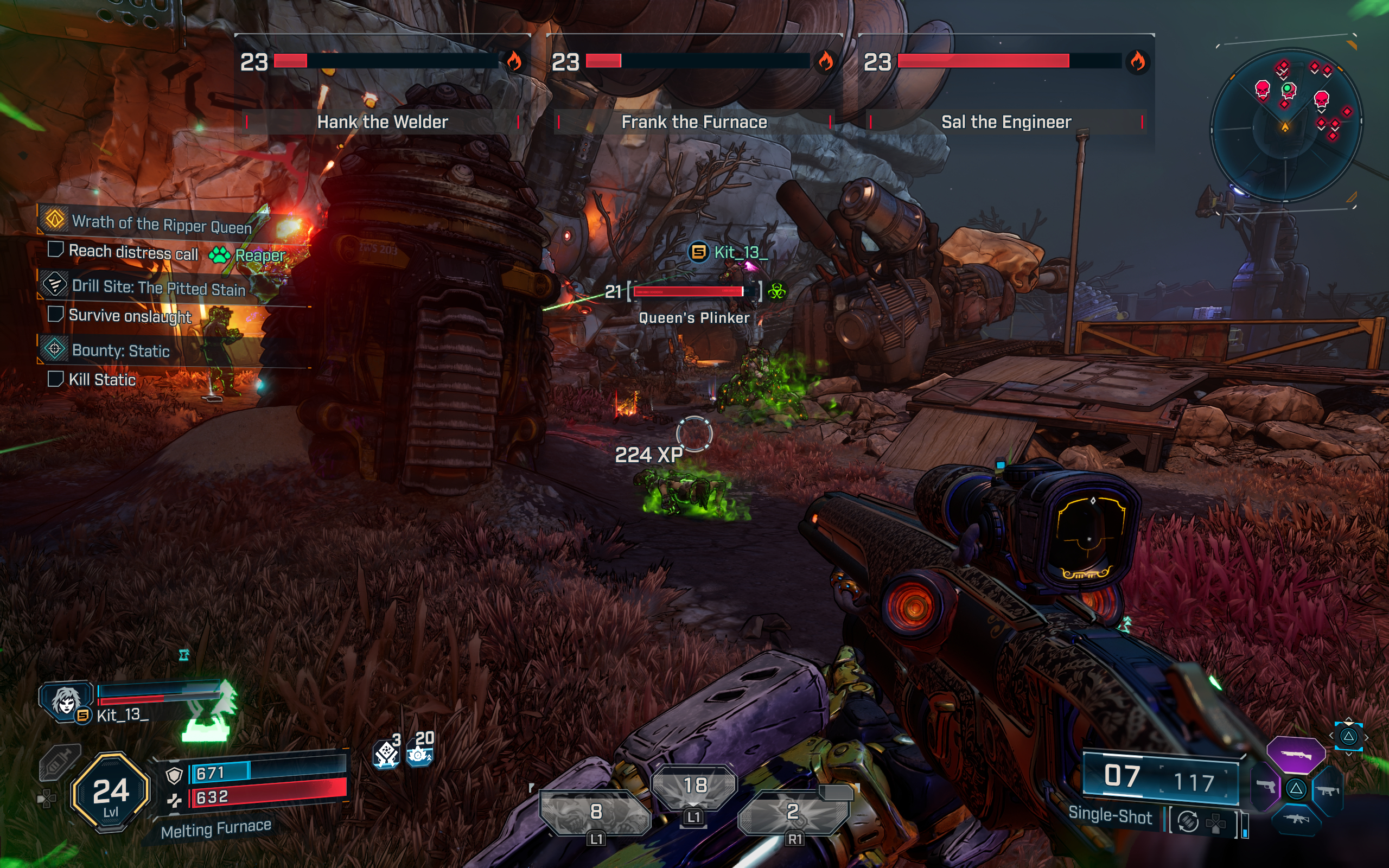
Task: Switch to the submachine gun weapon slot
Action: coord(1328,790)
